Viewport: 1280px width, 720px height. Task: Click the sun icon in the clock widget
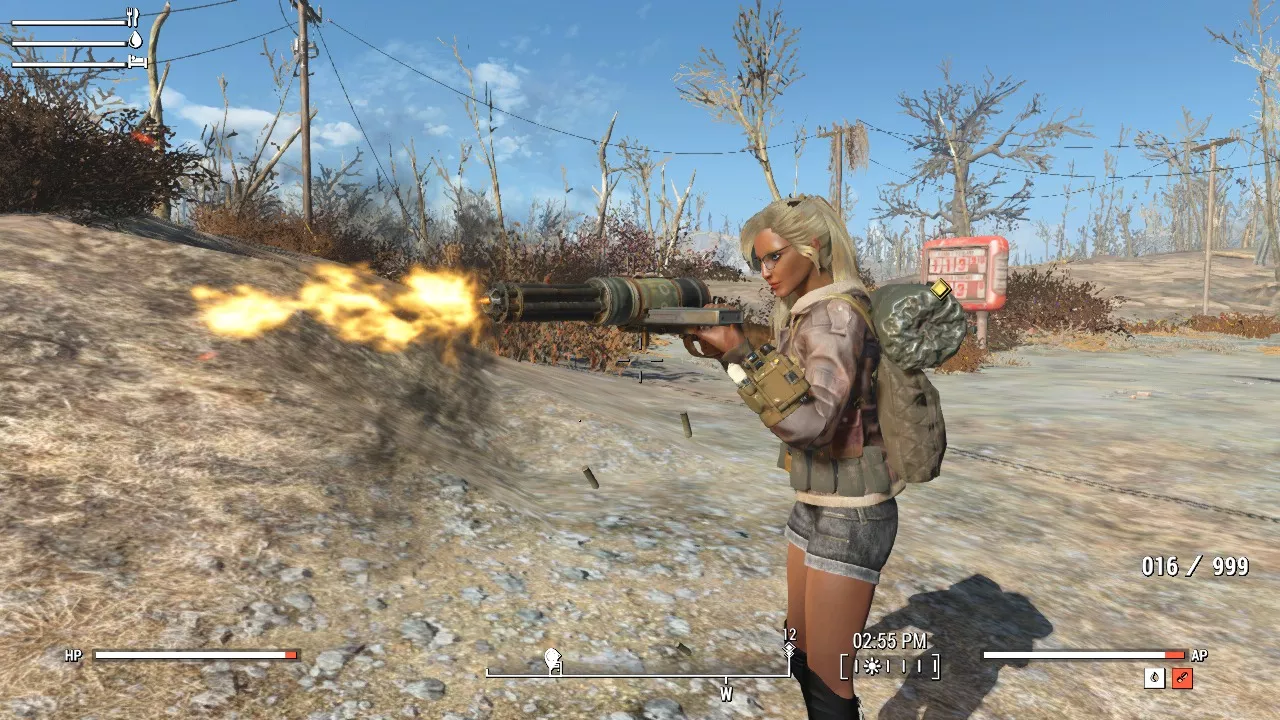coord(872,666)
